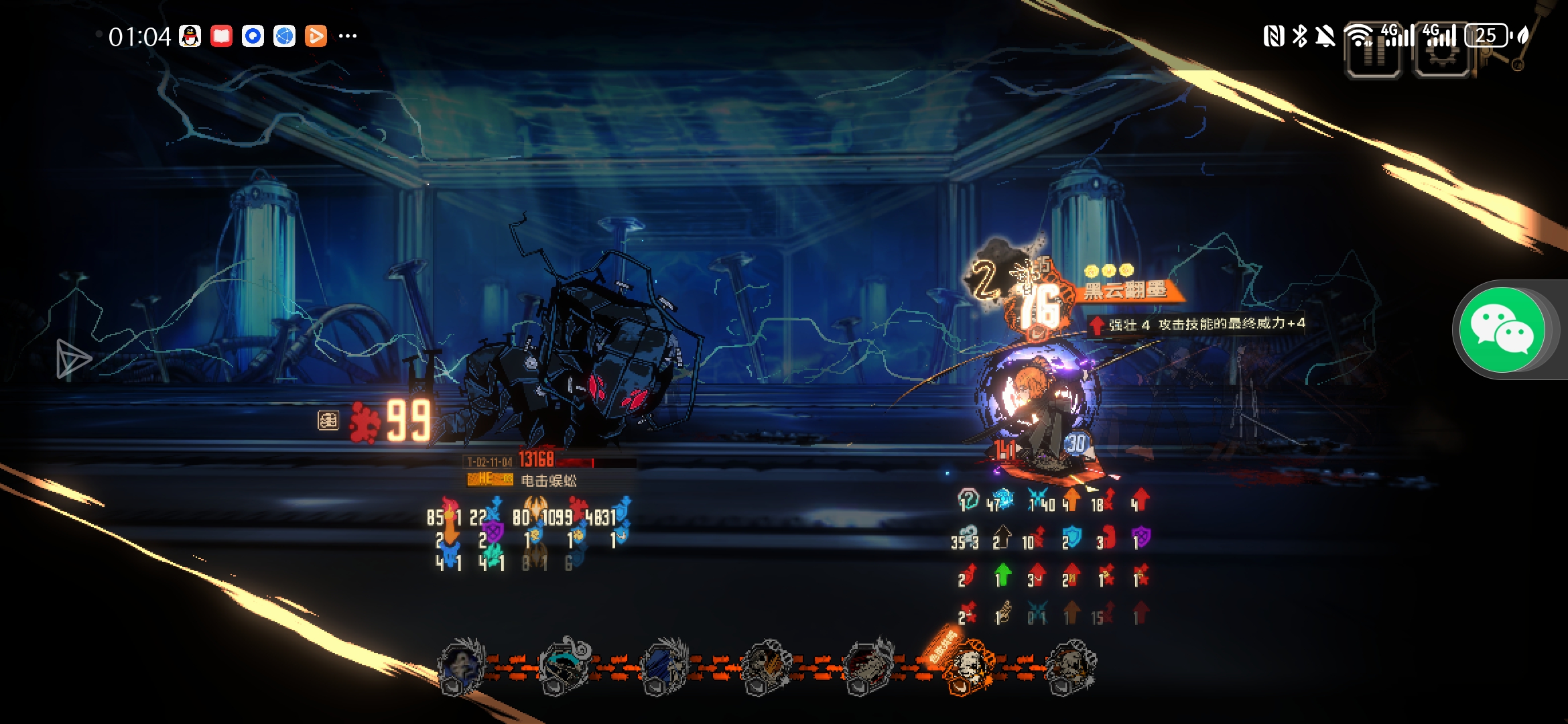
Task: Choose the blue-striped sinner portrait
Action: (x=664, y=666)
